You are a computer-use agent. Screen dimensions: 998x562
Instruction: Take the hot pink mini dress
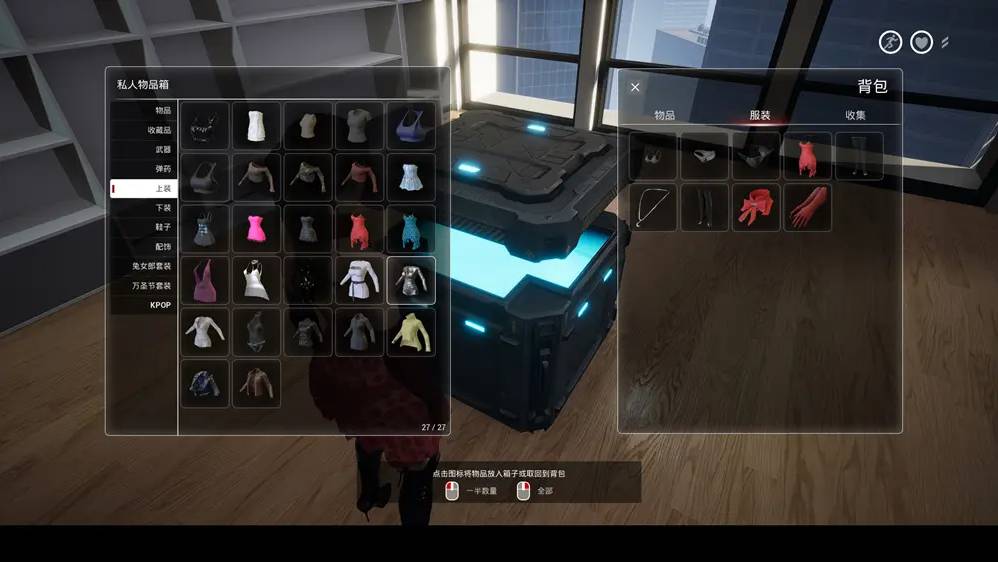pyautogui.click(x=257, y=229)
